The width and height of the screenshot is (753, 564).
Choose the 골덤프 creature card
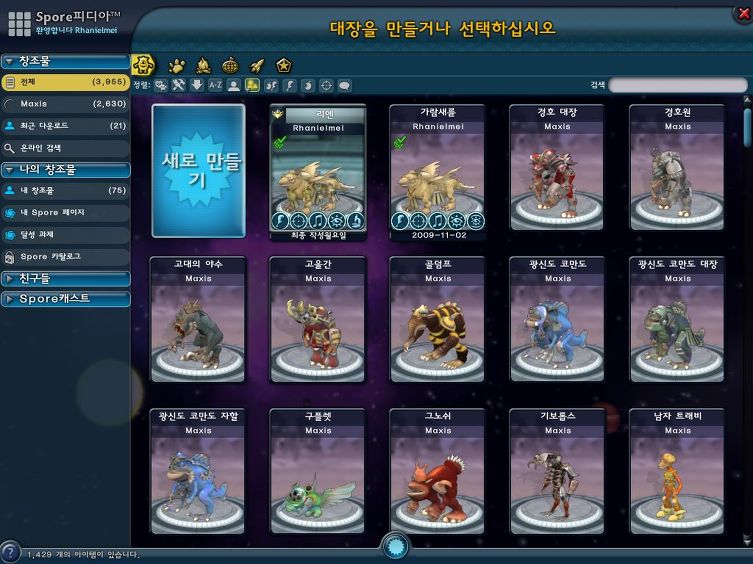point(437,320)
